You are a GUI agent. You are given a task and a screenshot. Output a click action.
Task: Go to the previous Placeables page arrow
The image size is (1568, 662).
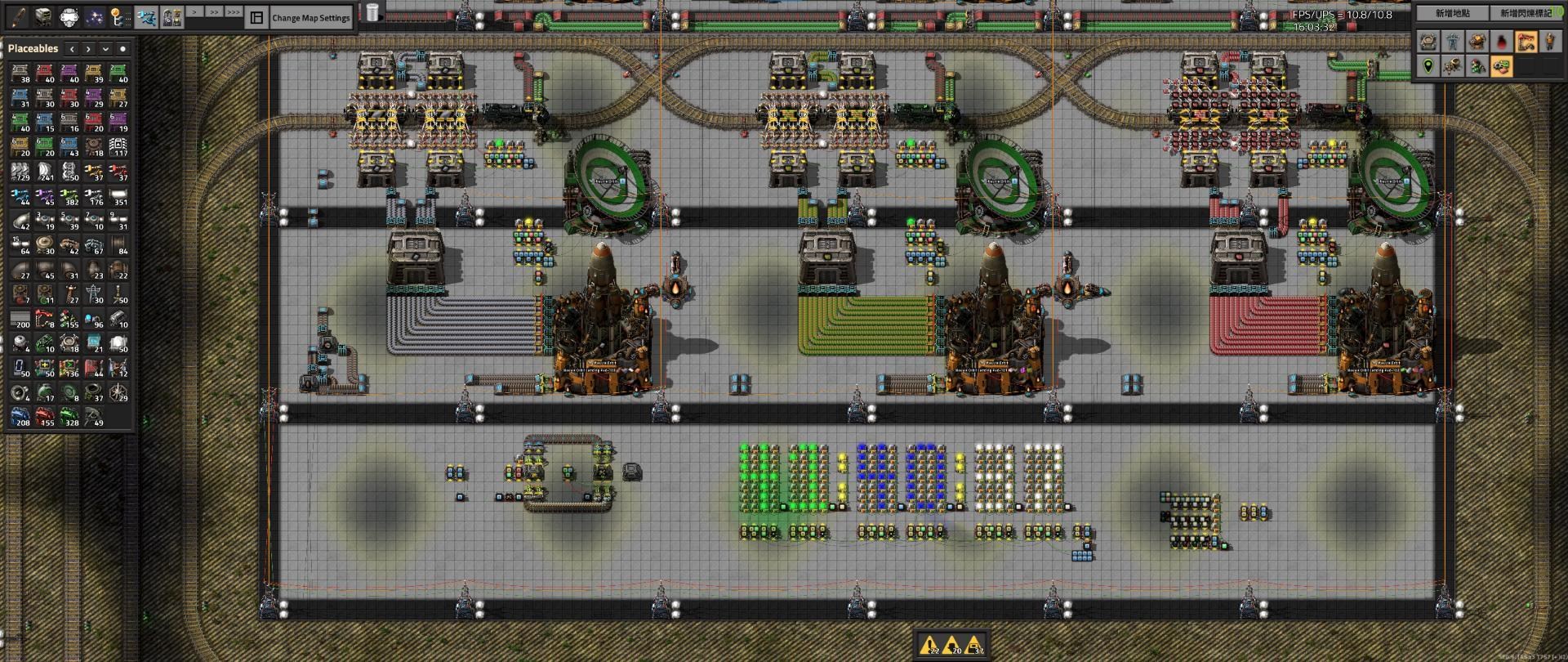pos(72,49)
